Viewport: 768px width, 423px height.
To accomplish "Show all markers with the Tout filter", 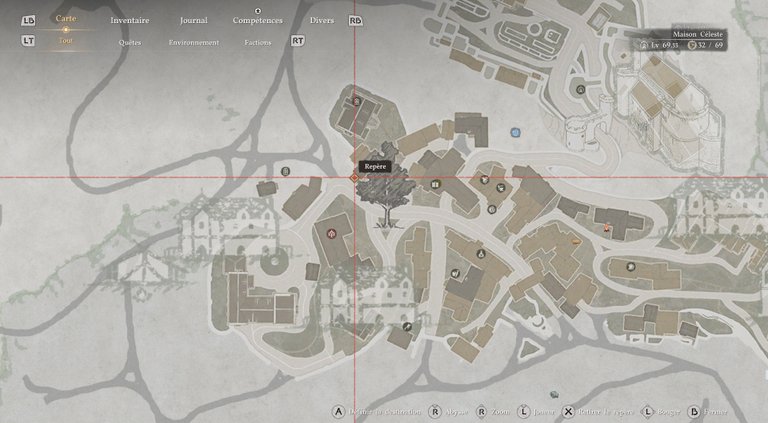I will (66, 41).
